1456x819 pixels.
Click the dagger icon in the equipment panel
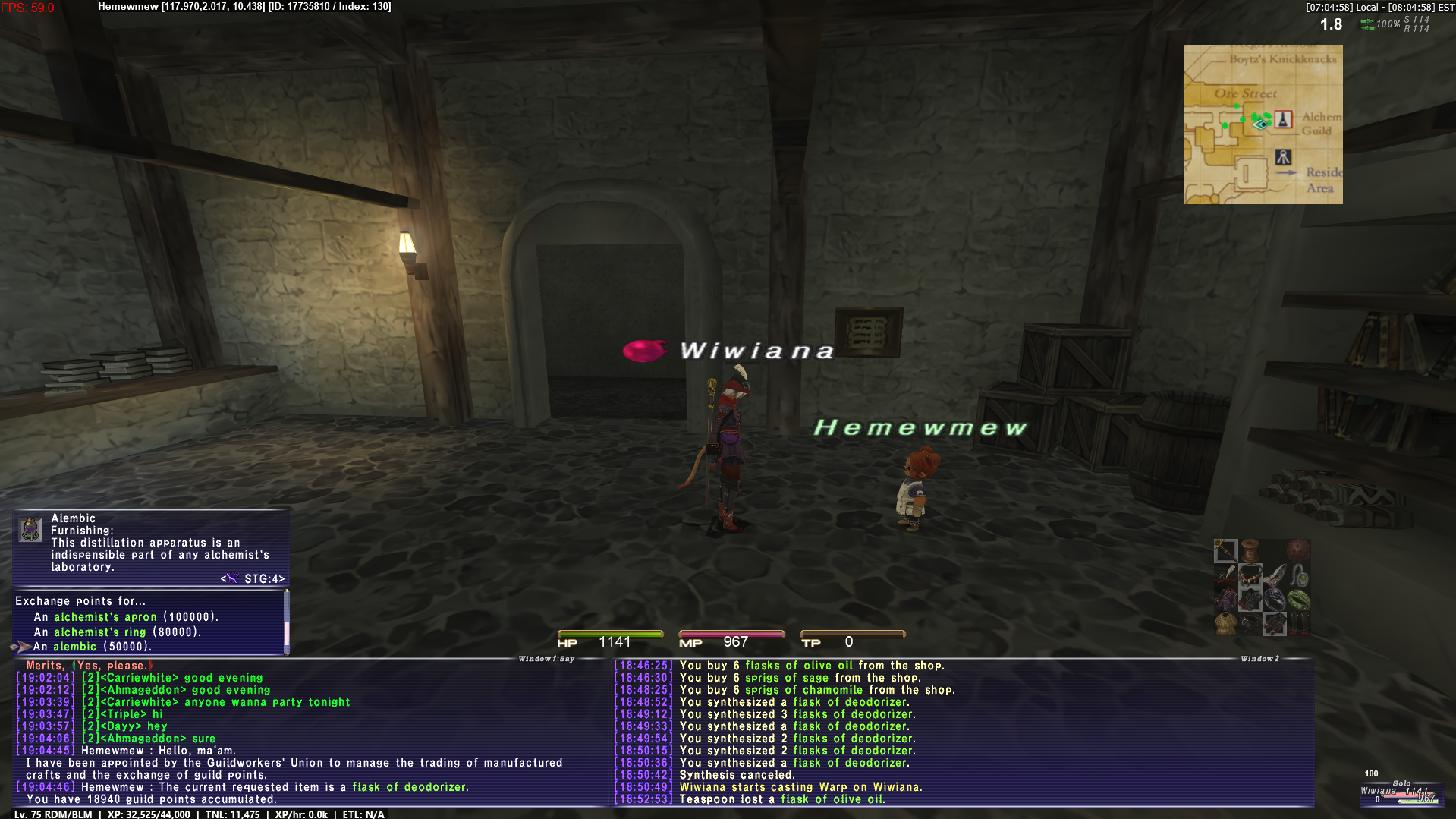[1275, 575]
